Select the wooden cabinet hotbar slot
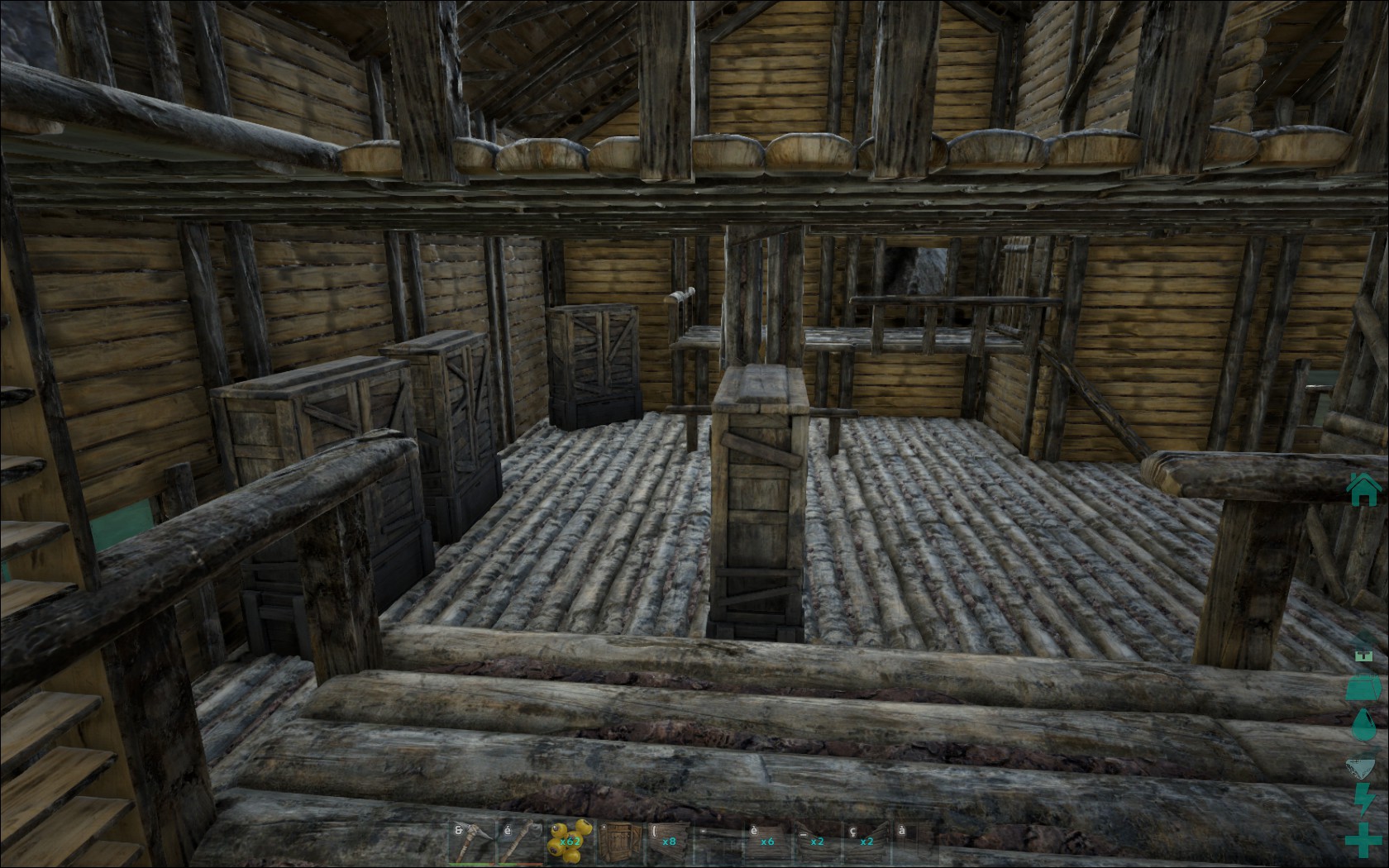 click(619, 842)
